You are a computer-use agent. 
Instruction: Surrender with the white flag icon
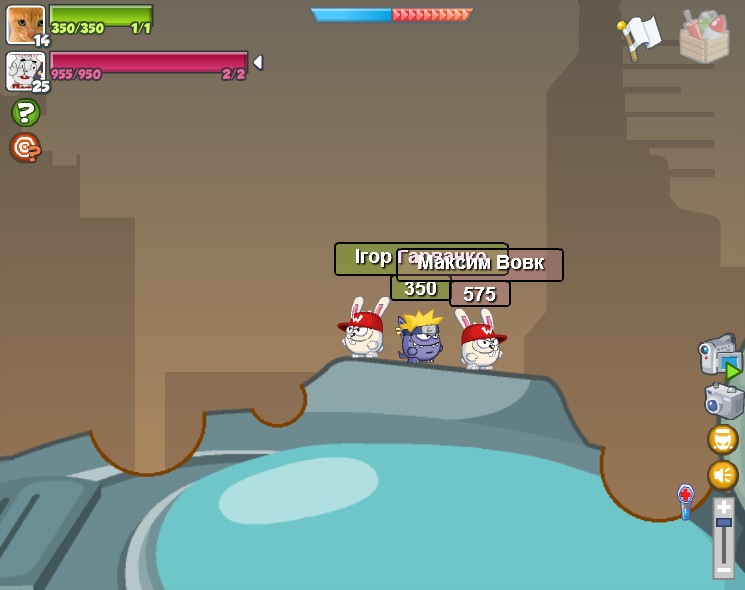(640, 36)
